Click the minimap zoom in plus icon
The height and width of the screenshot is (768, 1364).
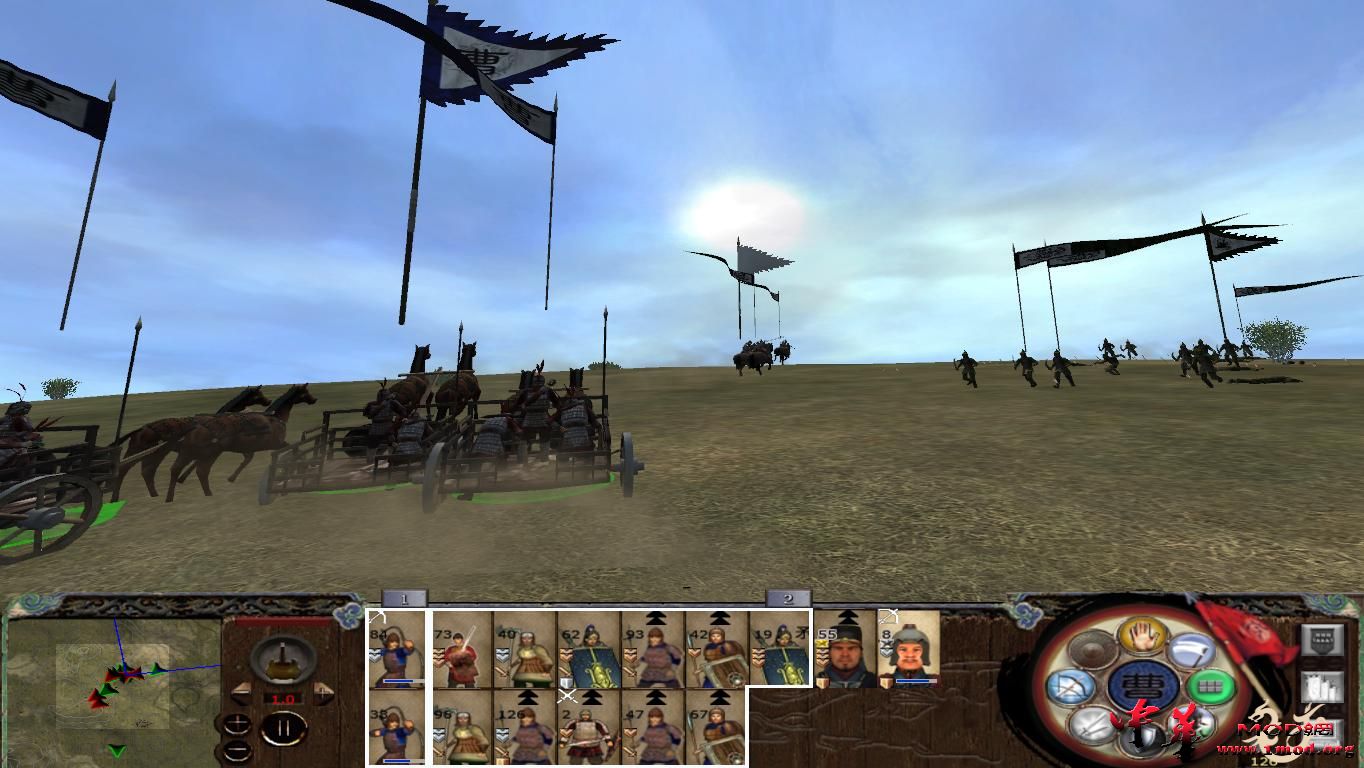[x=238, y=723]
